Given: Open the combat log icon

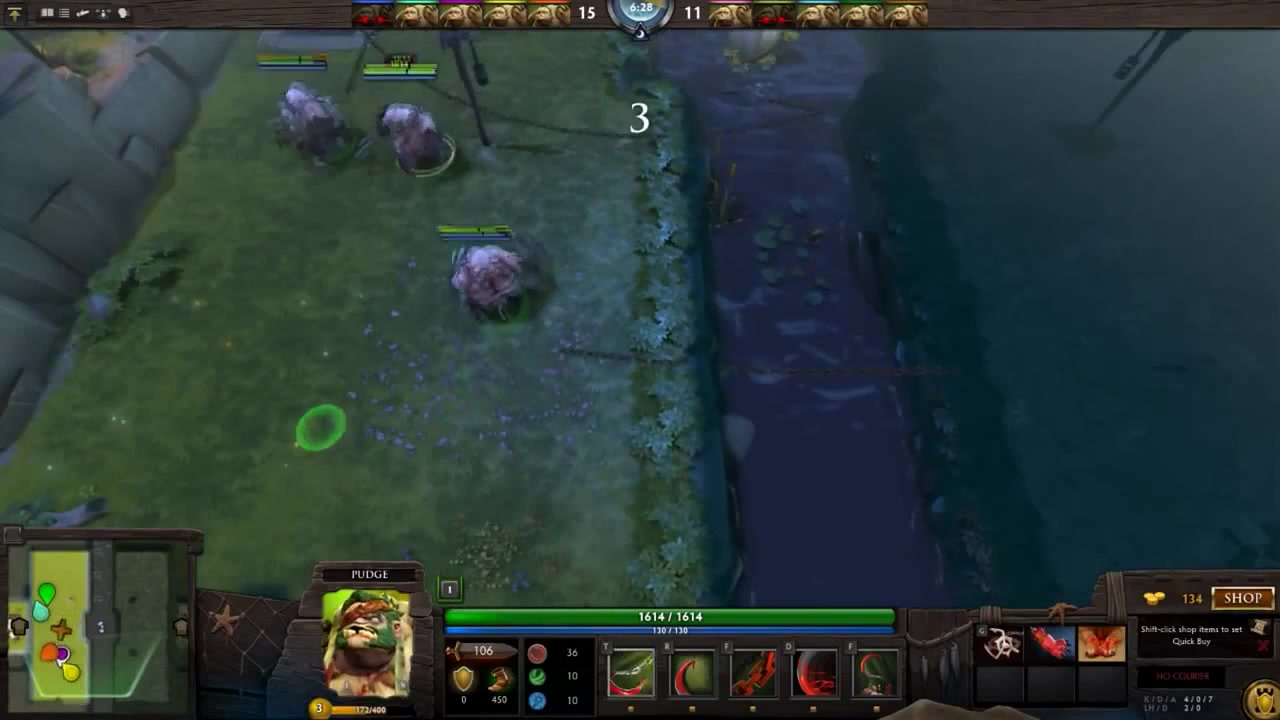Looking at the screenshot, I should (63, 13).
